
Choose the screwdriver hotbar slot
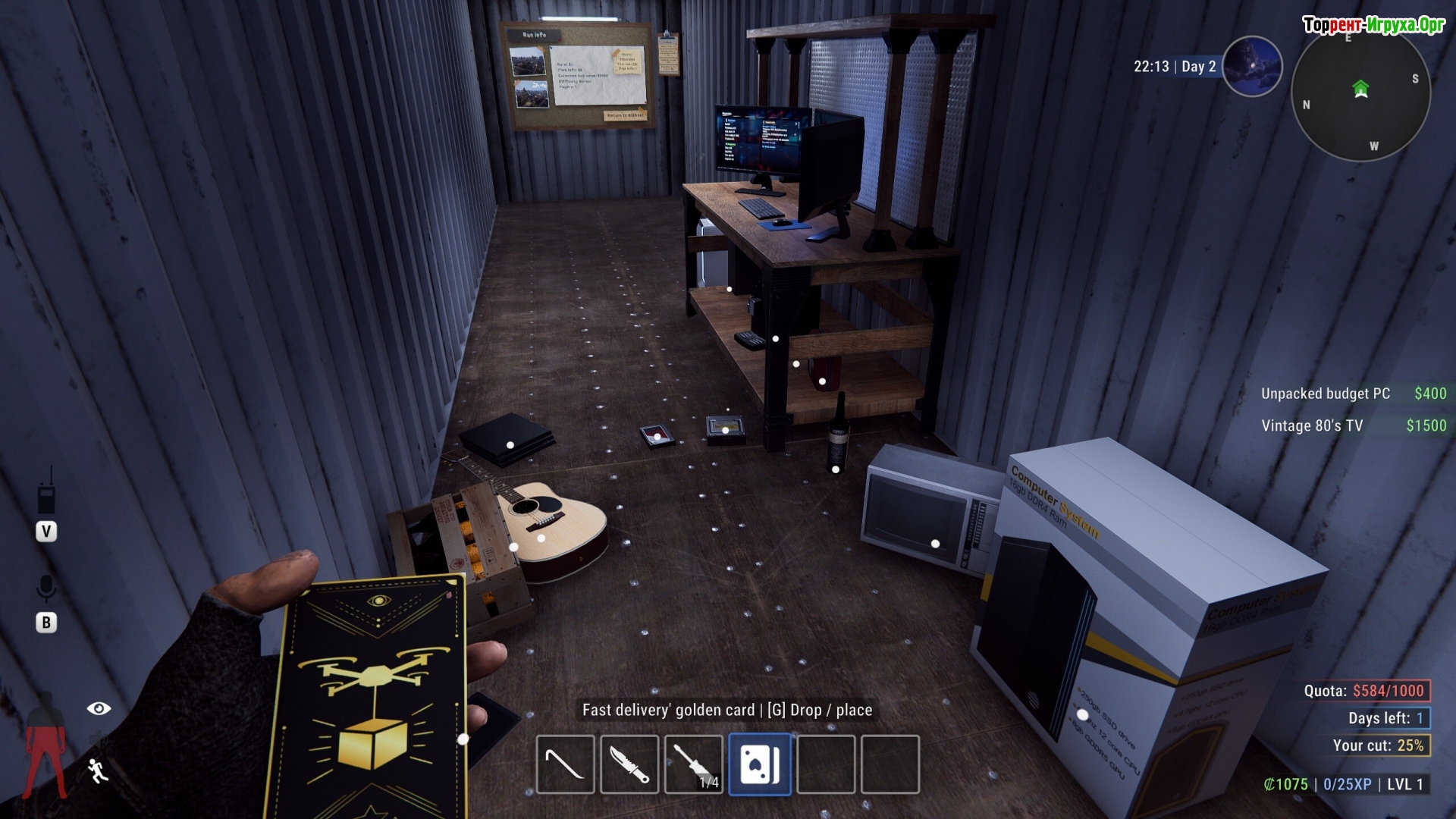point(694,764)
